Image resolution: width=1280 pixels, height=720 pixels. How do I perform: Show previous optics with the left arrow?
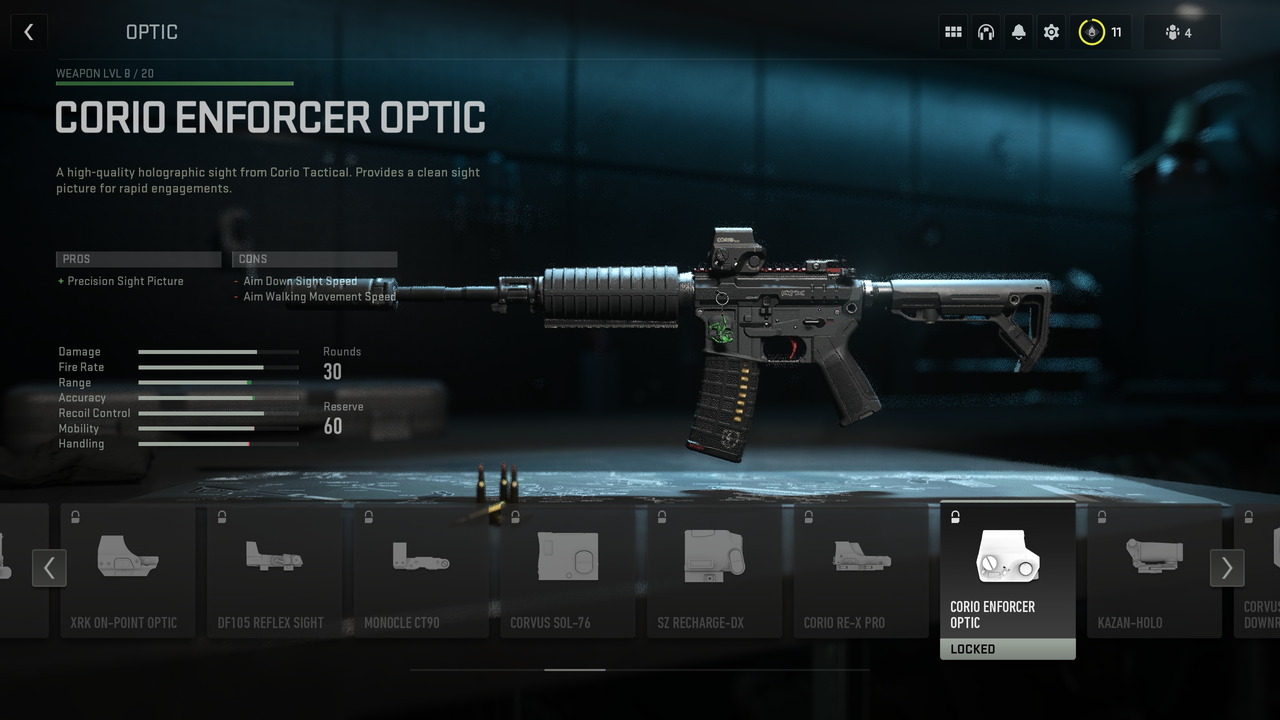coord(49,568)
